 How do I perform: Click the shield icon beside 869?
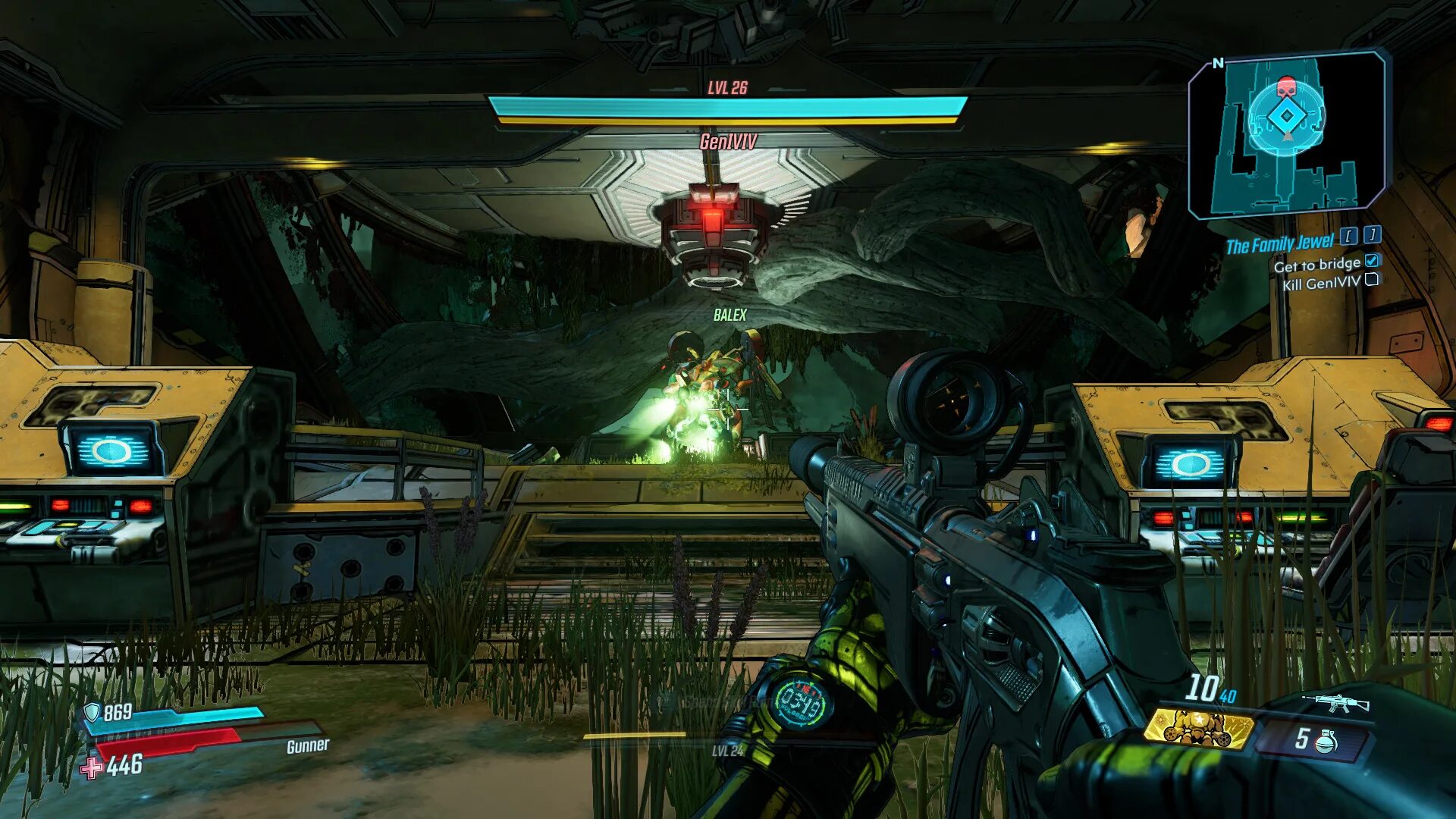click(92, 712)
